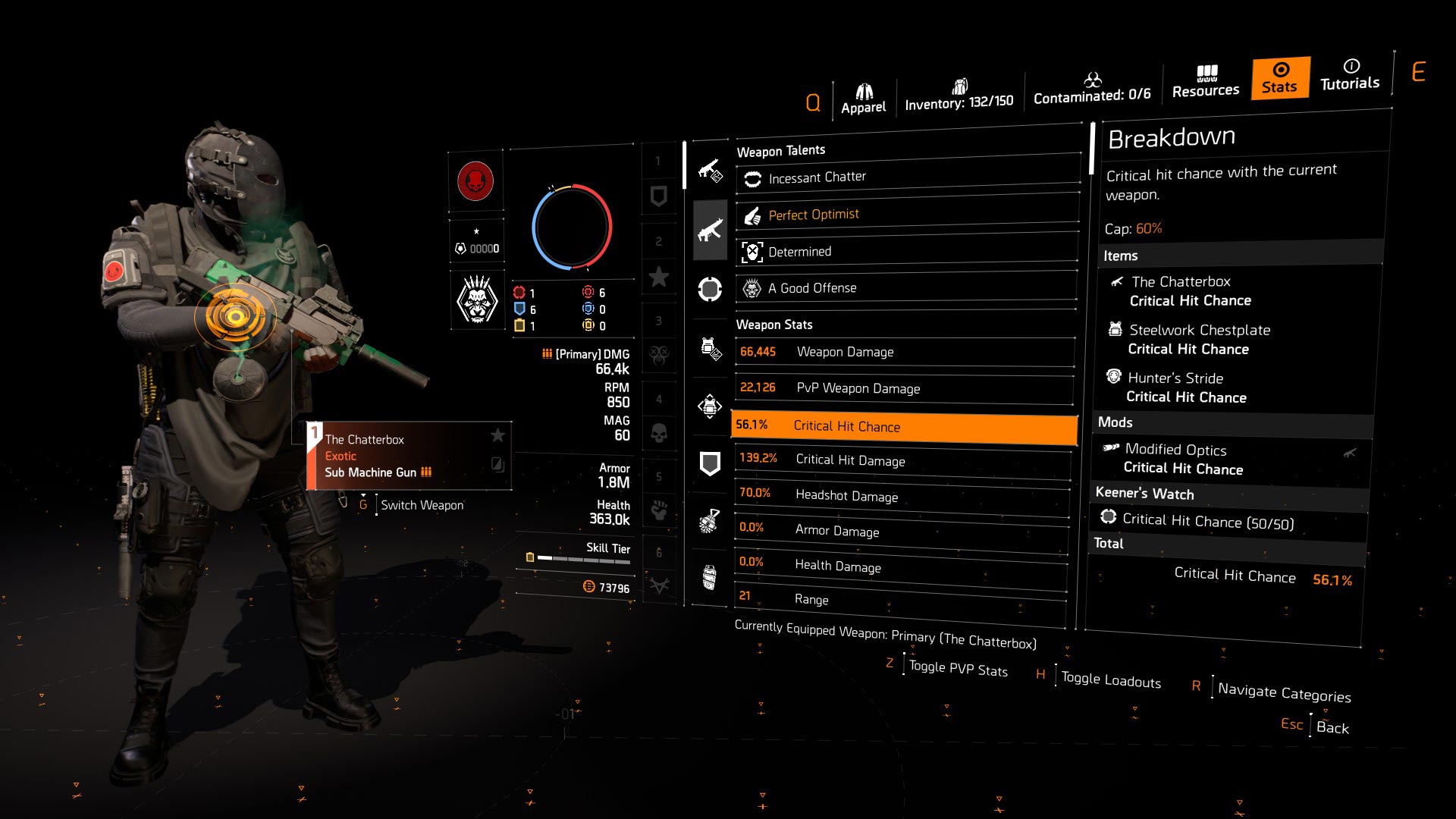
Task: Select the highlighted Critical Hit Chance stat row
Action: [x=904, y=428]
